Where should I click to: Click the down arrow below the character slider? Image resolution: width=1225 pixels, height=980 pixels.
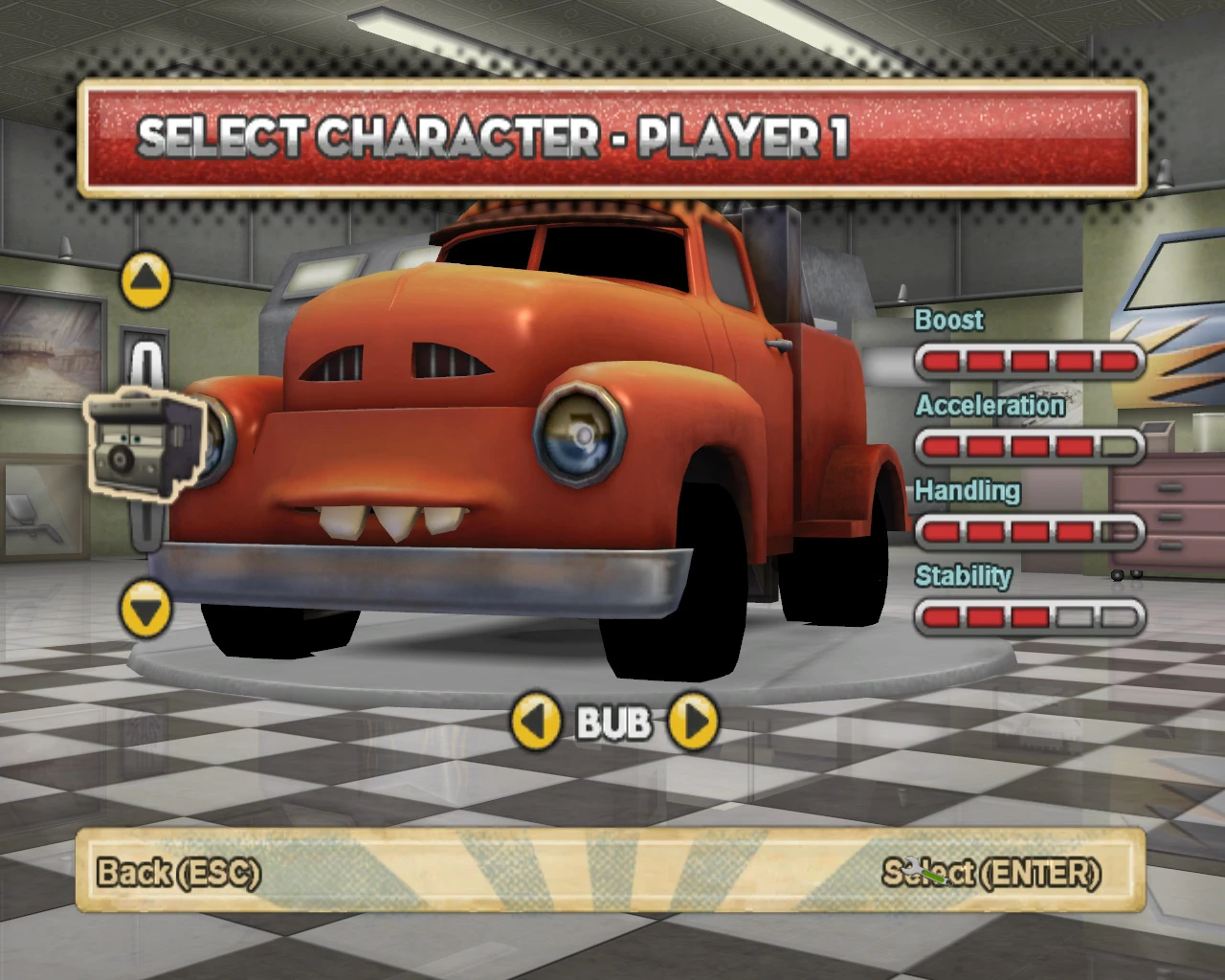[x=144, y=608]
